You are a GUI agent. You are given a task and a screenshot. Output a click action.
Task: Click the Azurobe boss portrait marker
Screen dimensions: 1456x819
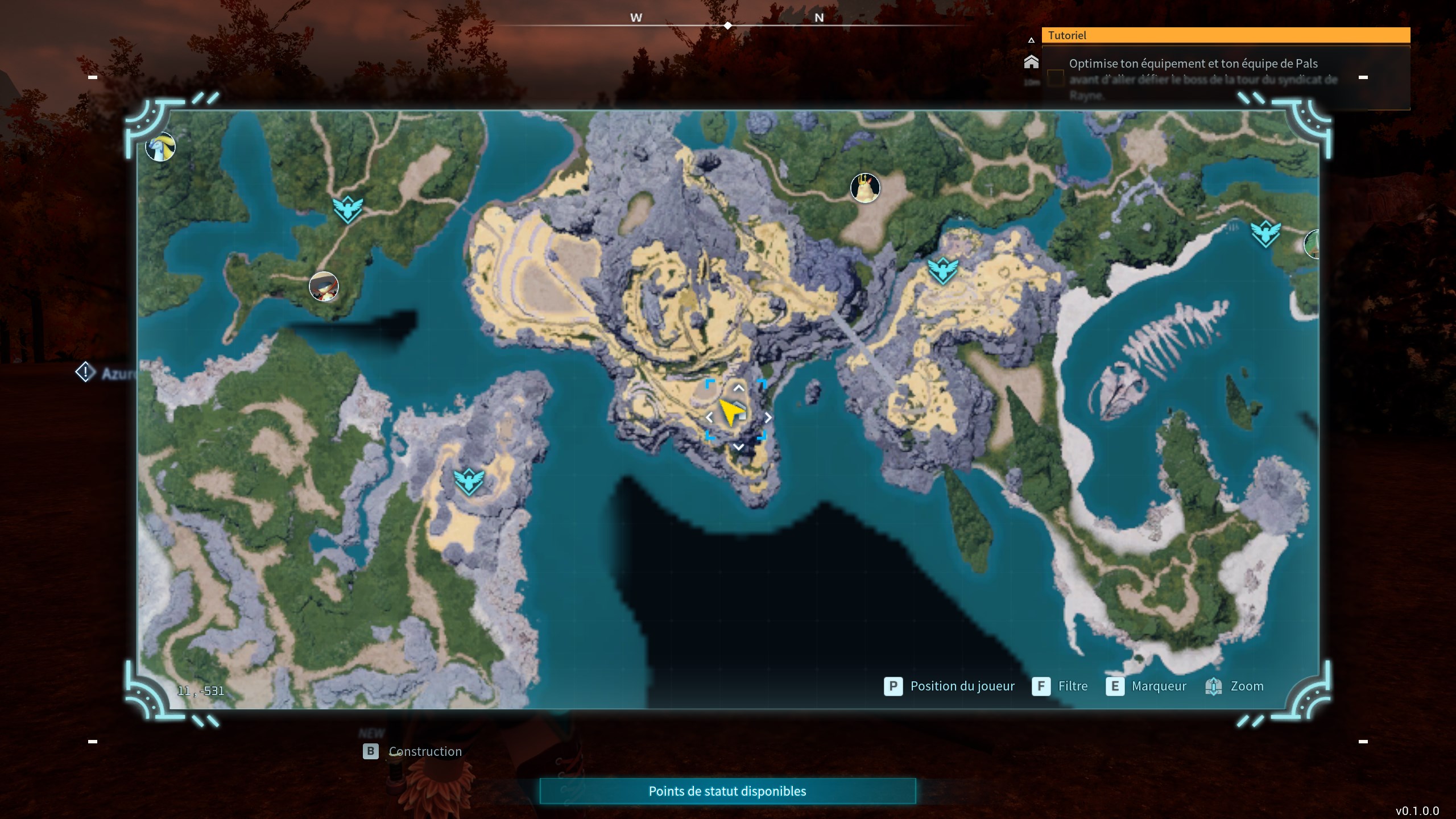tap(160, 147)
